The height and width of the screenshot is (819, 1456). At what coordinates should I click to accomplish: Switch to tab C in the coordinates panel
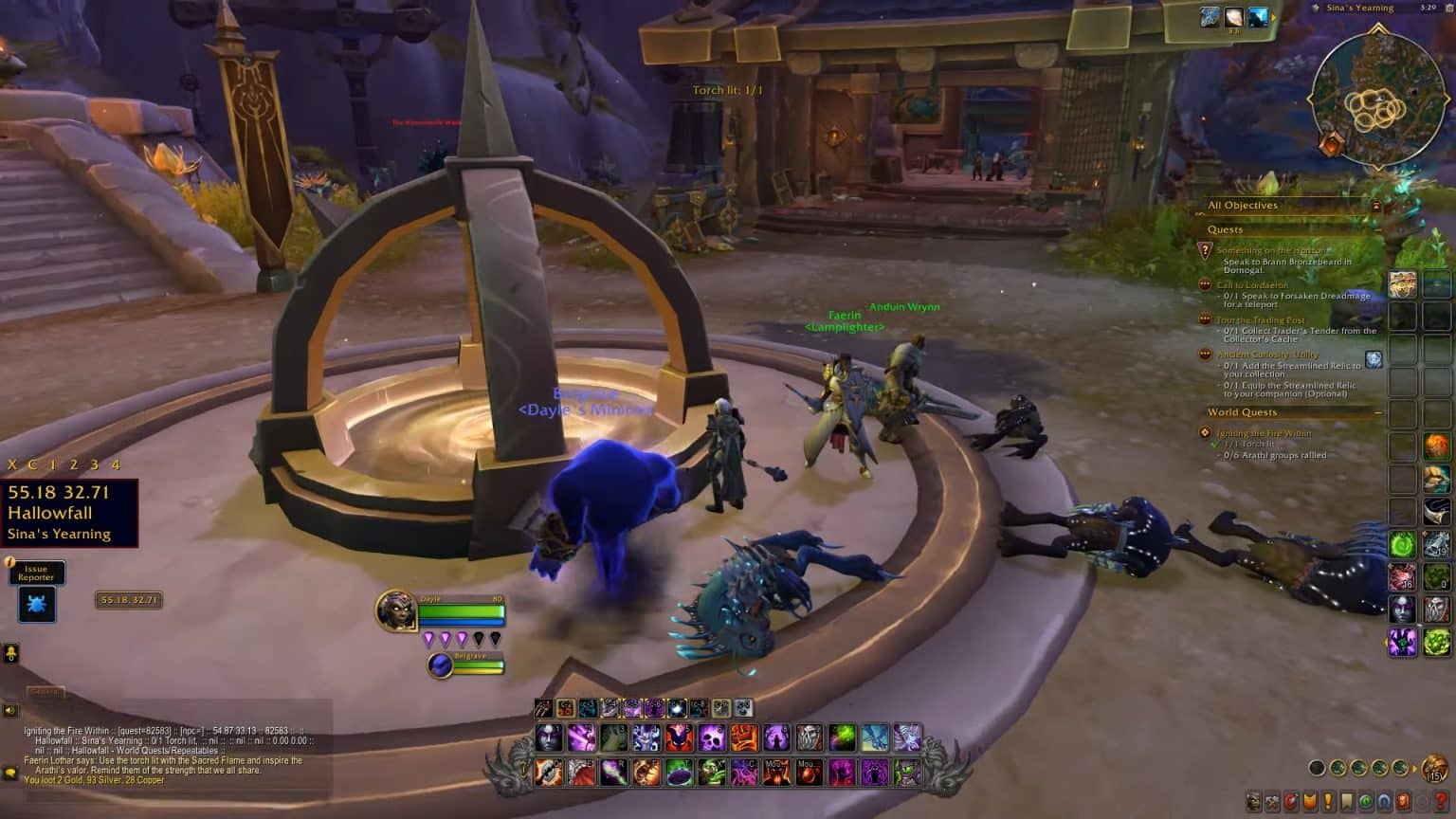click(x=33, y=464)
